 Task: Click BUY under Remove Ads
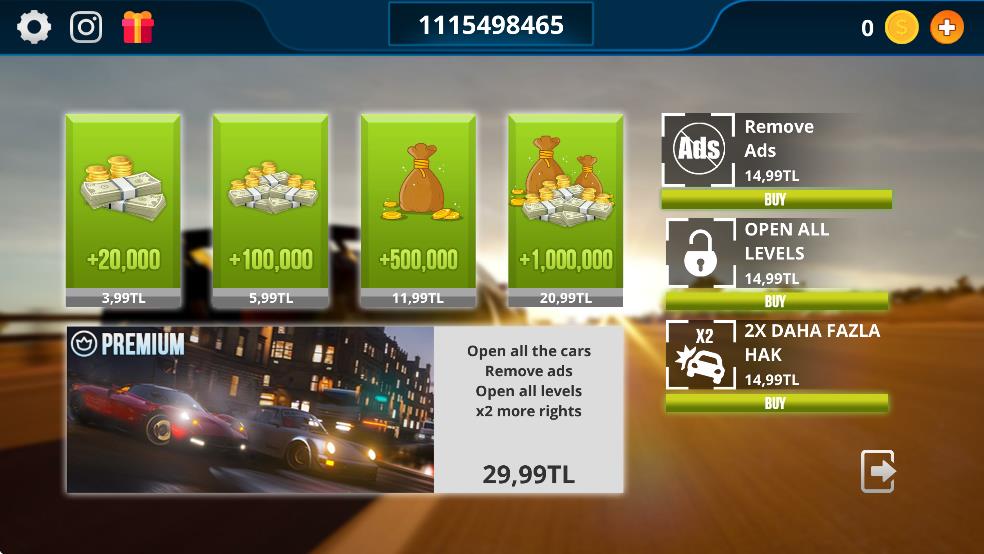click(x=776, y=199)
